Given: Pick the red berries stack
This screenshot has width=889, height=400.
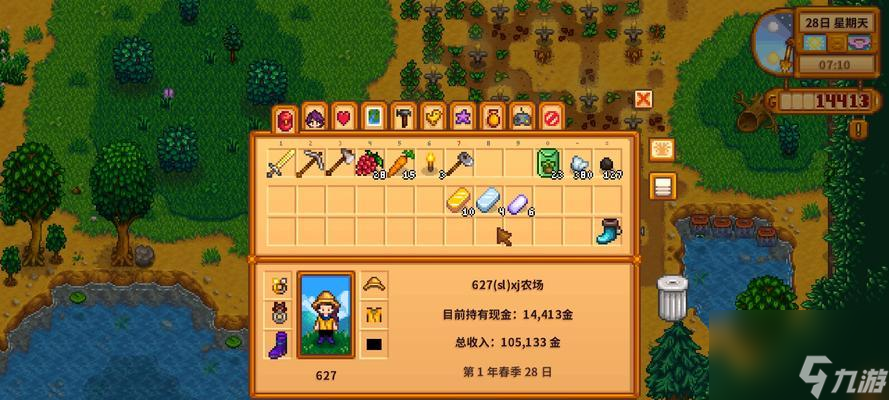Looking at the screenshot, I should pyautogui.click(x=370, y=164).
